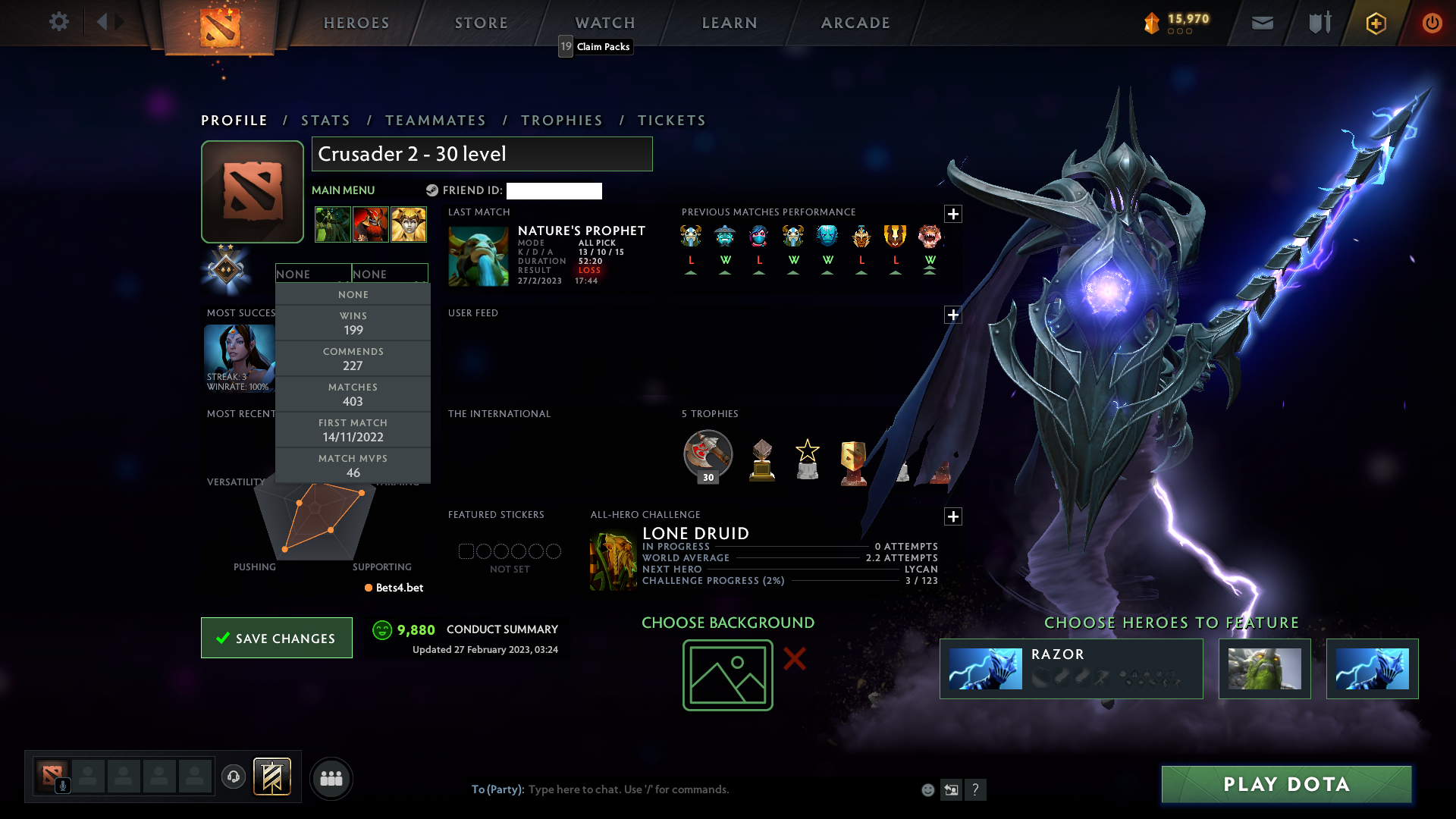Open Dota Plus with the gold hexagon icon
The width and height of the screenshot is (1456, 819).
[1375, 24]
